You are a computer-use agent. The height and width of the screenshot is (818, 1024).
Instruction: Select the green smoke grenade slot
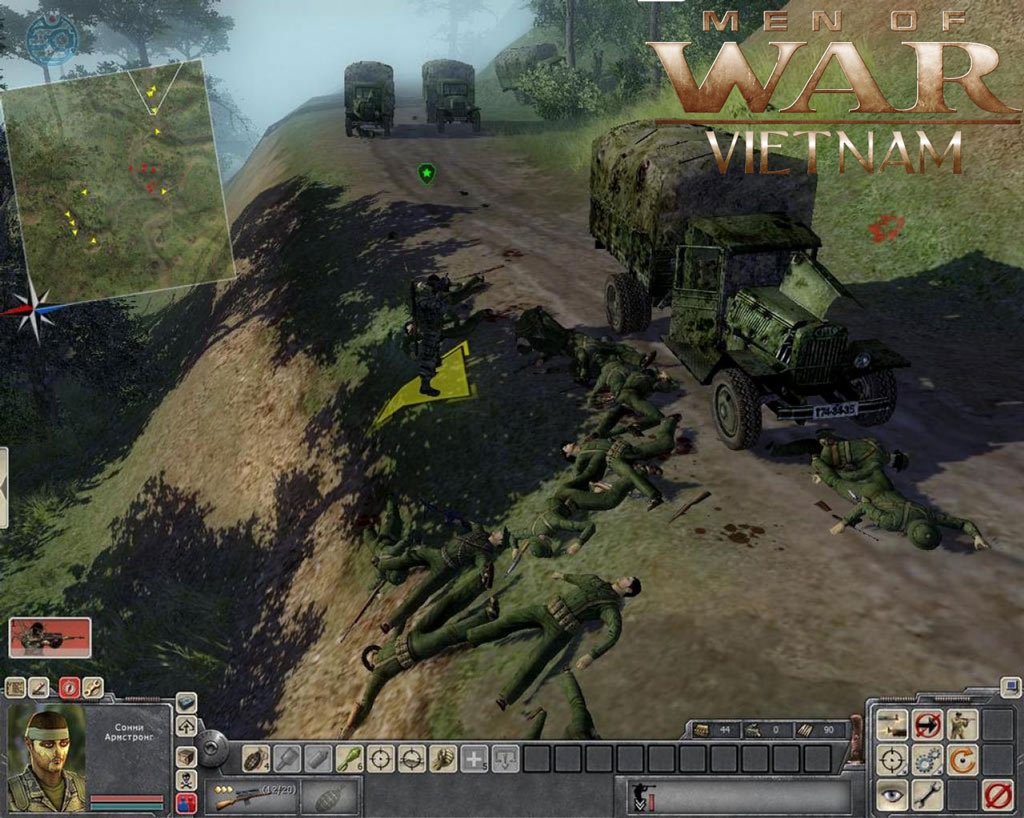pyautogui.click(x=349, y=759)
